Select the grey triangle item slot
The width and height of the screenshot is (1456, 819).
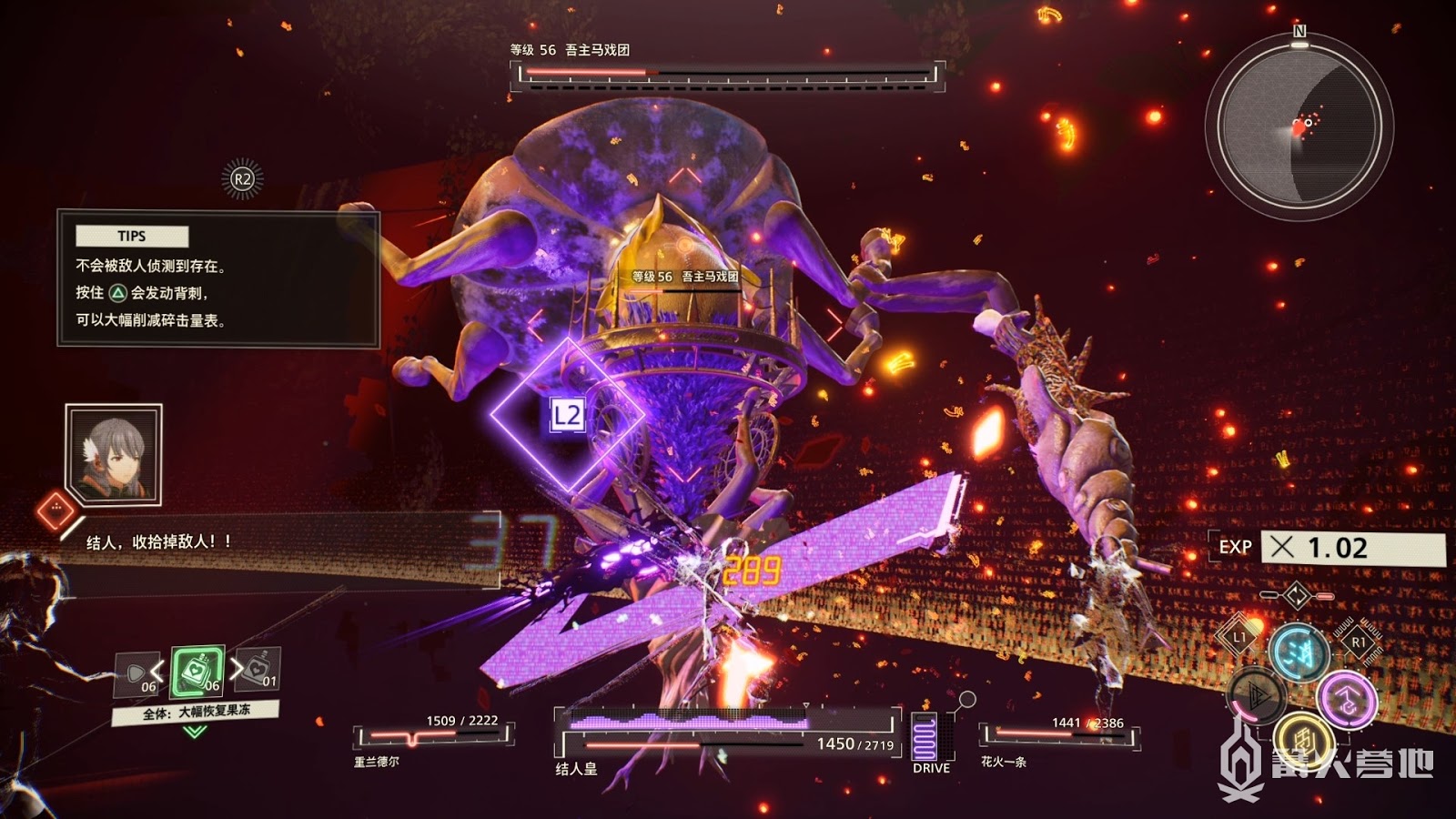tap(136, 675)
